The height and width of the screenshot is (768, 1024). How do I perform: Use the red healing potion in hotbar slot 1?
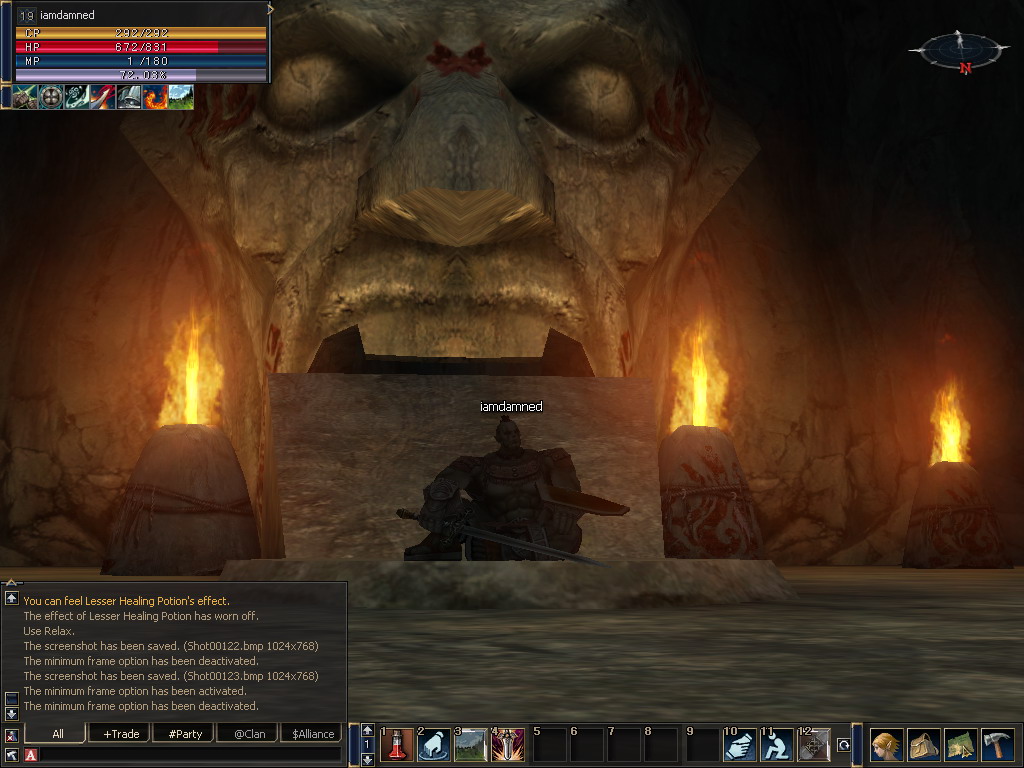click(397, 745)
